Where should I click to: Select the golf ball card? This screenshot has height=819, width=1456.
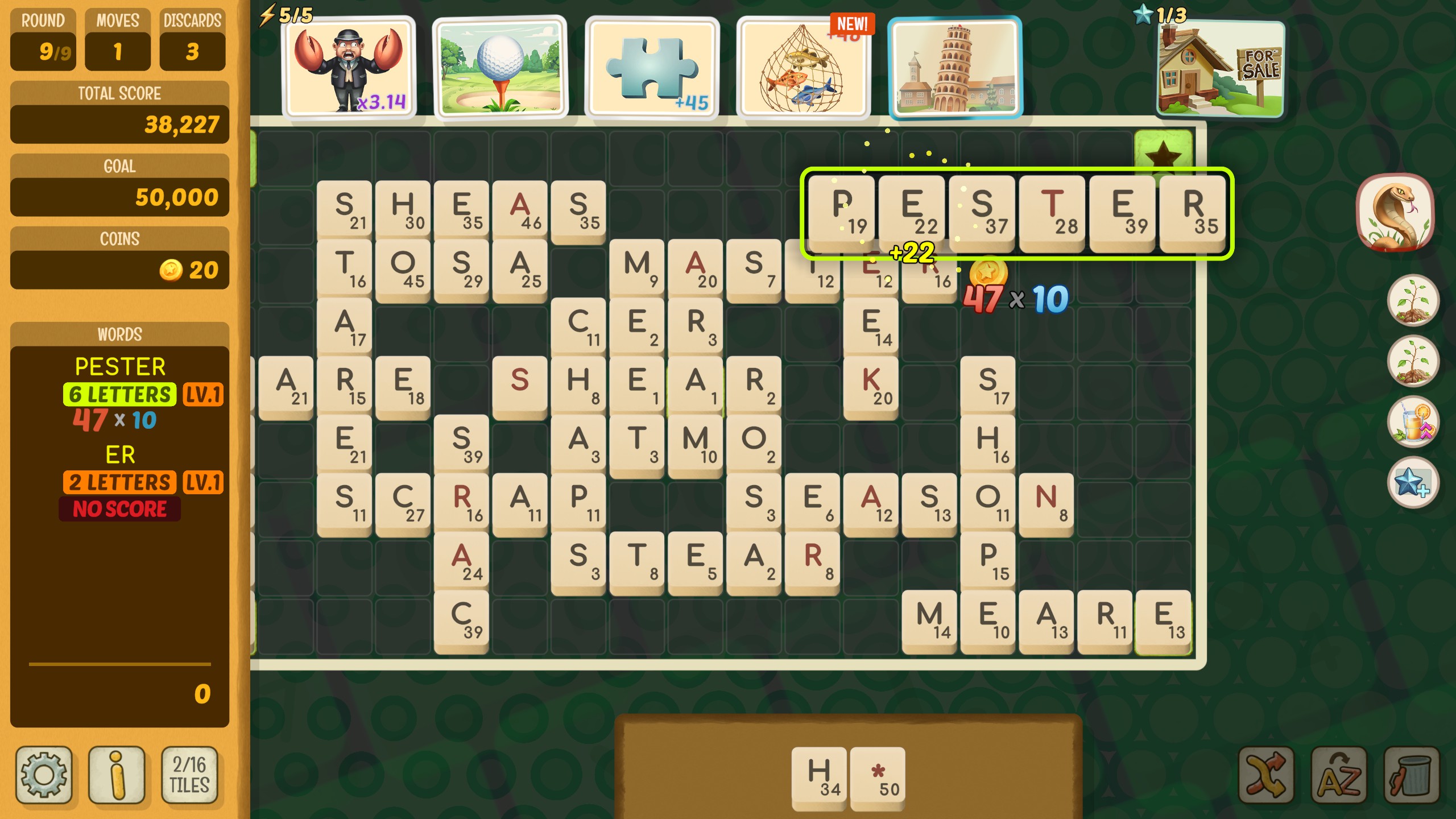500,67
